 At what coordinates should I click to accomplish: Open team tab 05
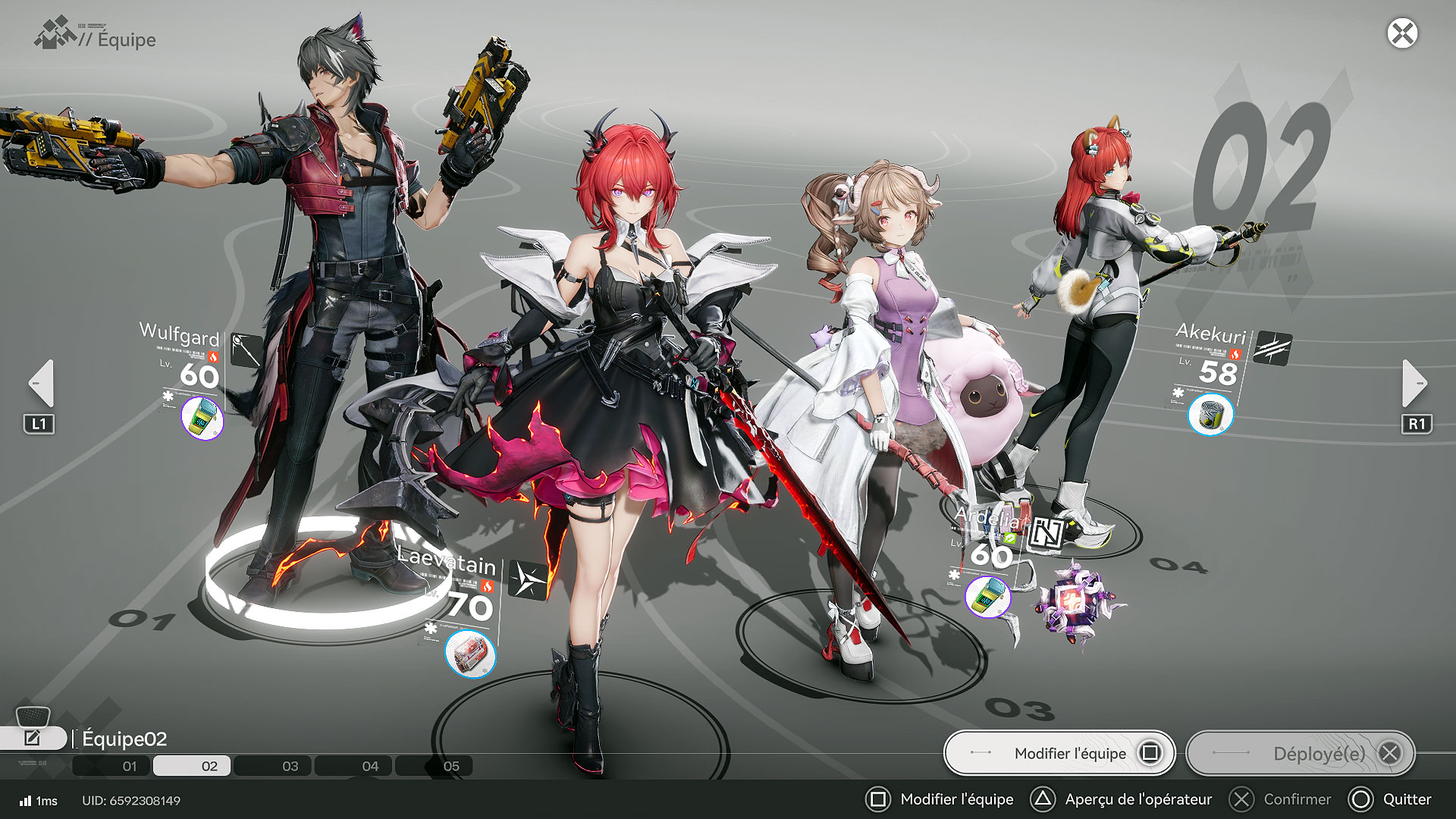coord(451,766)
